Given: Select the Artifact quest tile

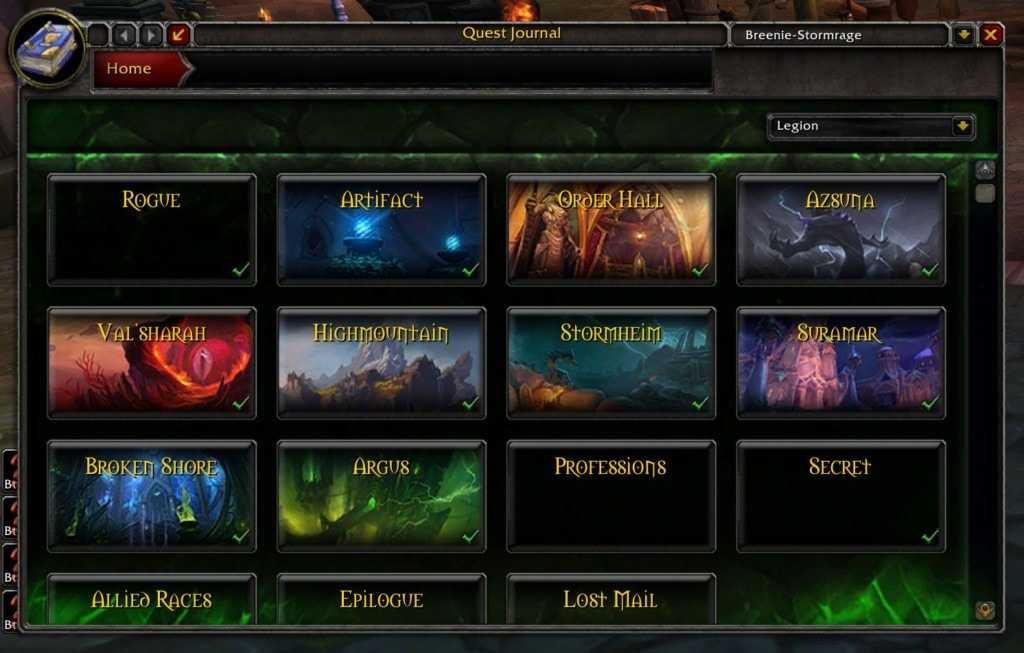Looking at the screenshot, I should [x=381, y=229].
